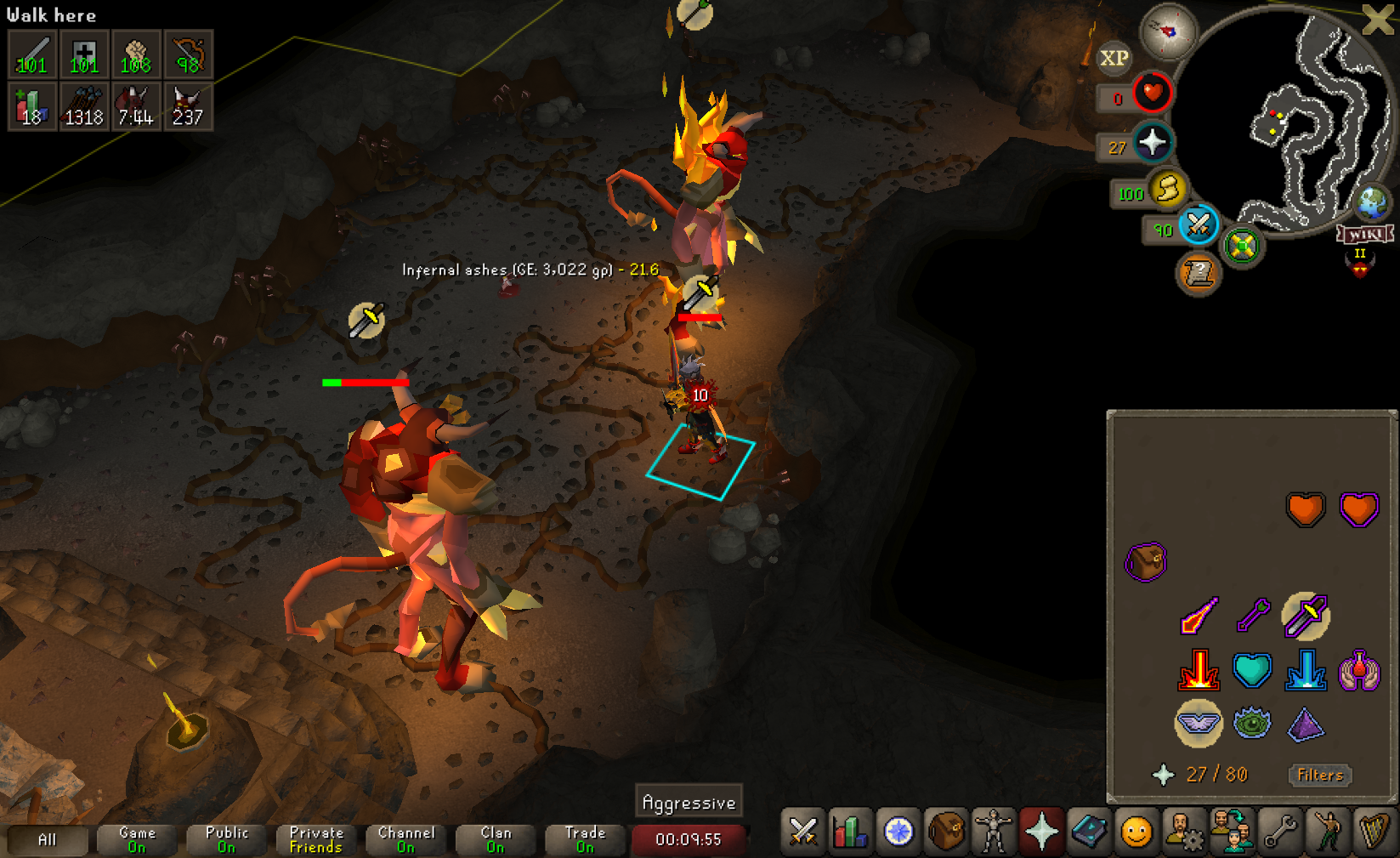The image size is (1400, 858).
Task: Open the Settings wrench tab
Action: pyautogui.click(x=1278, y=832)
